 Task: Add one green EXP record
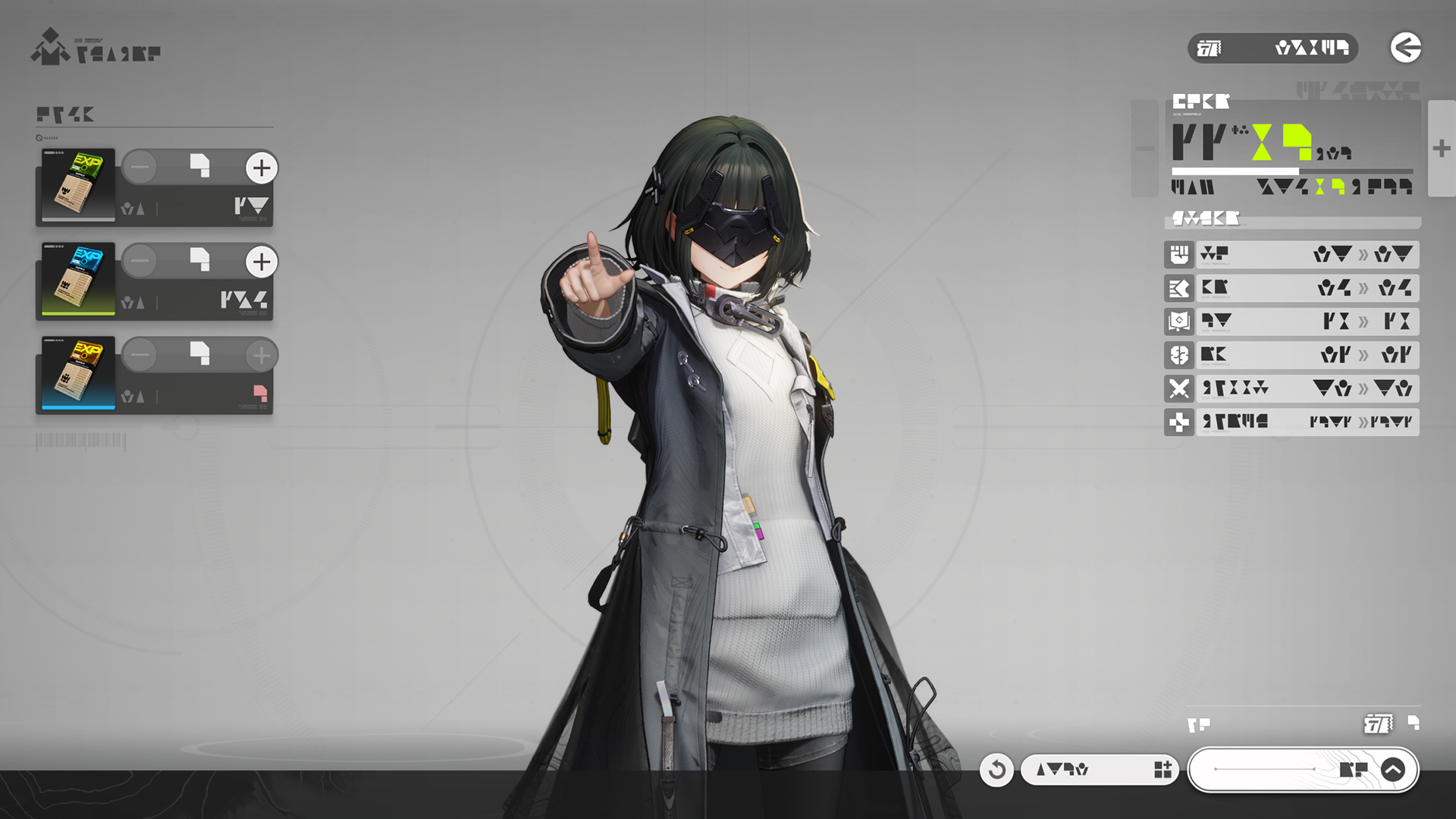pyautogui.click(x=262, y=168)
